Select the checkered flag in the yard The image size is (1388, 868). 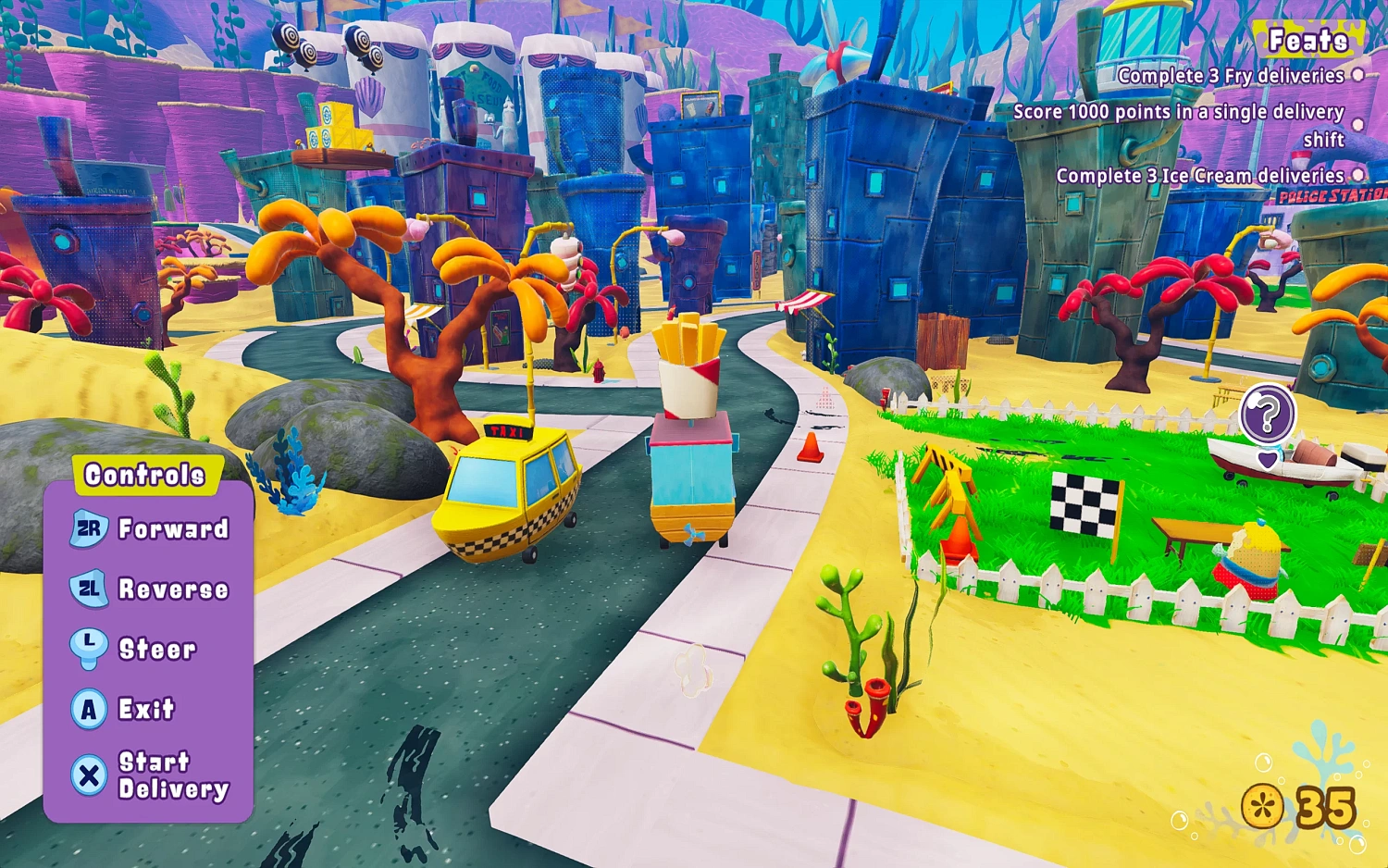pyautogui.click(x=1083, y=504)
